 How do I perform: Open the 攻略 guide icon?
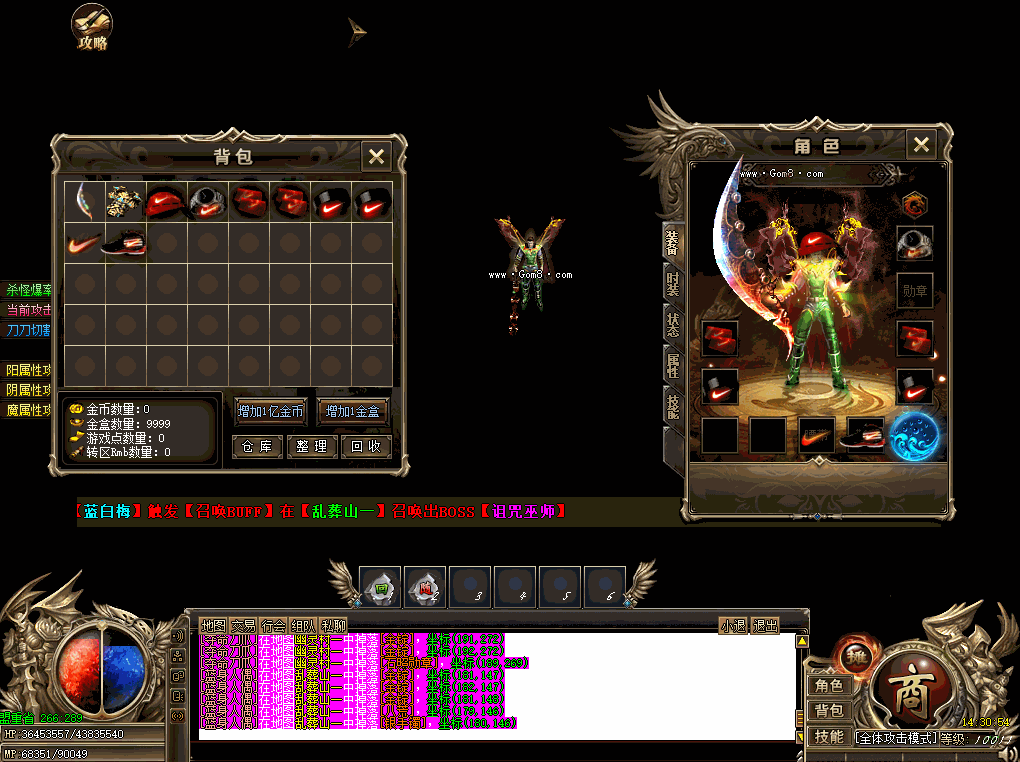pyautogui.click(x=92, y=27)
